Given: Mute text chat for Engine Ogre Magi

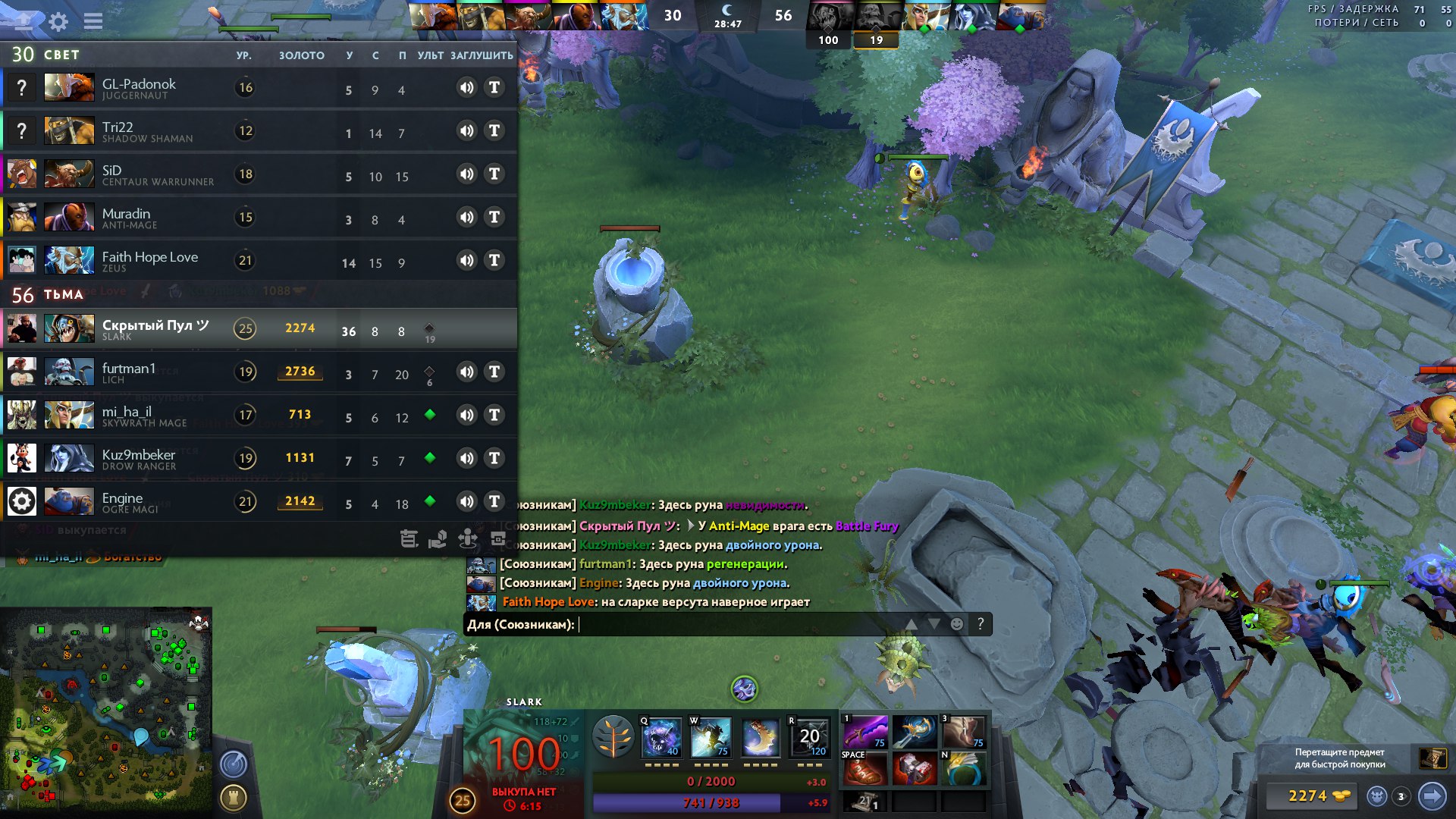Looking at the screenshot, I should tap(494, 502).
